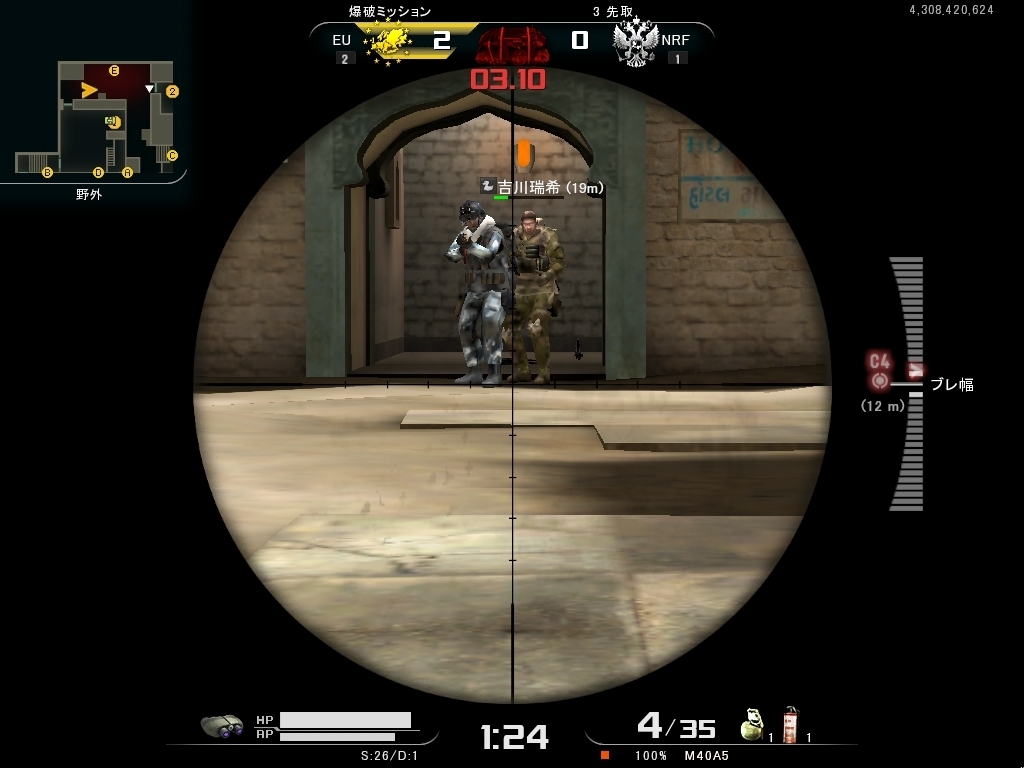1024x768 pixels.
Task: Select the M40A5 weapon label
Action: pos(706,755)
